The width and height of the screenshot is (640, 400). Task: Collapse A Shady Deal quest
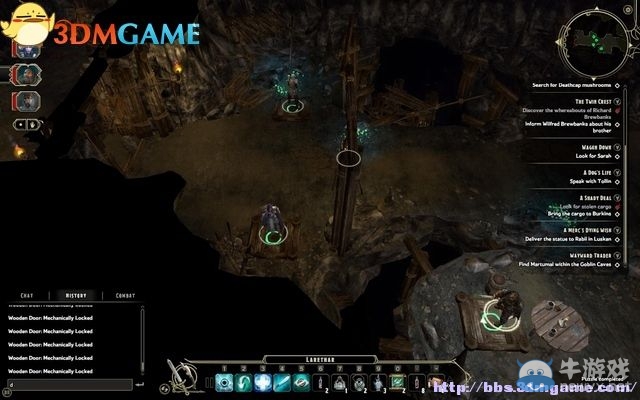coord(618,199)
